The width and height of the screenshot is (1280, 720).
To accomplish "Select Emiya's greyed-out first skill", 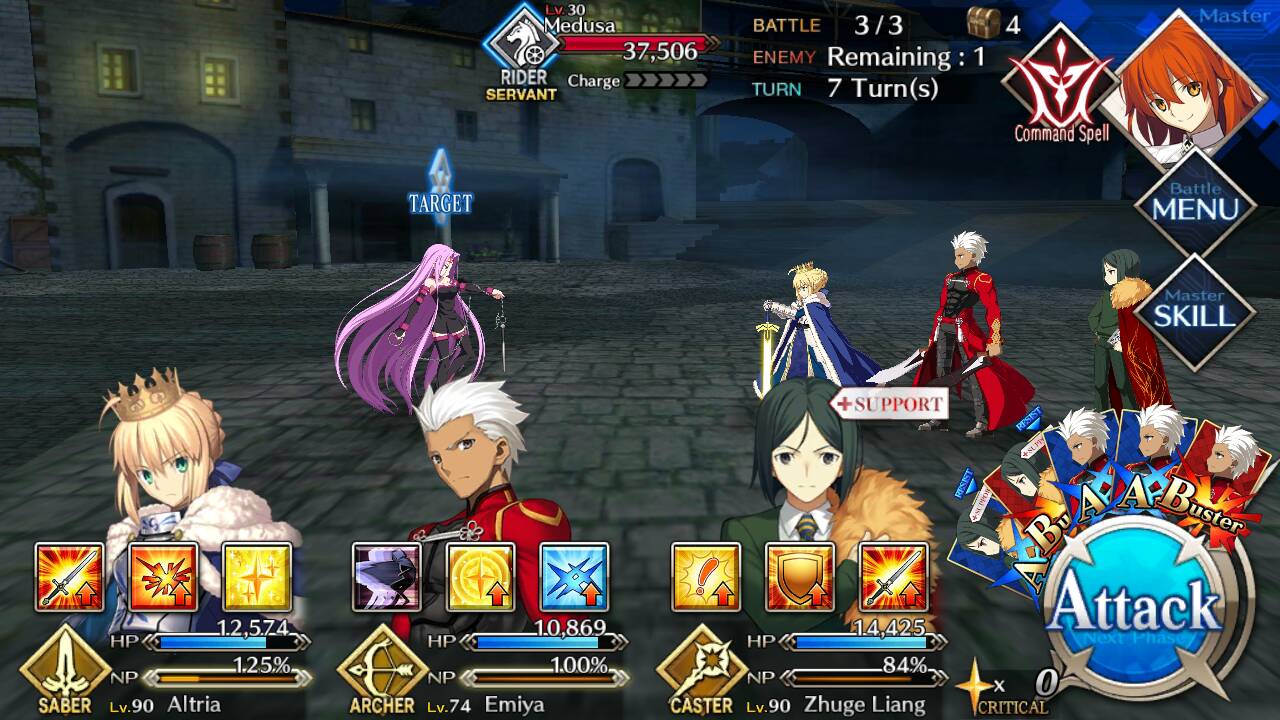I will click(387, 577).
